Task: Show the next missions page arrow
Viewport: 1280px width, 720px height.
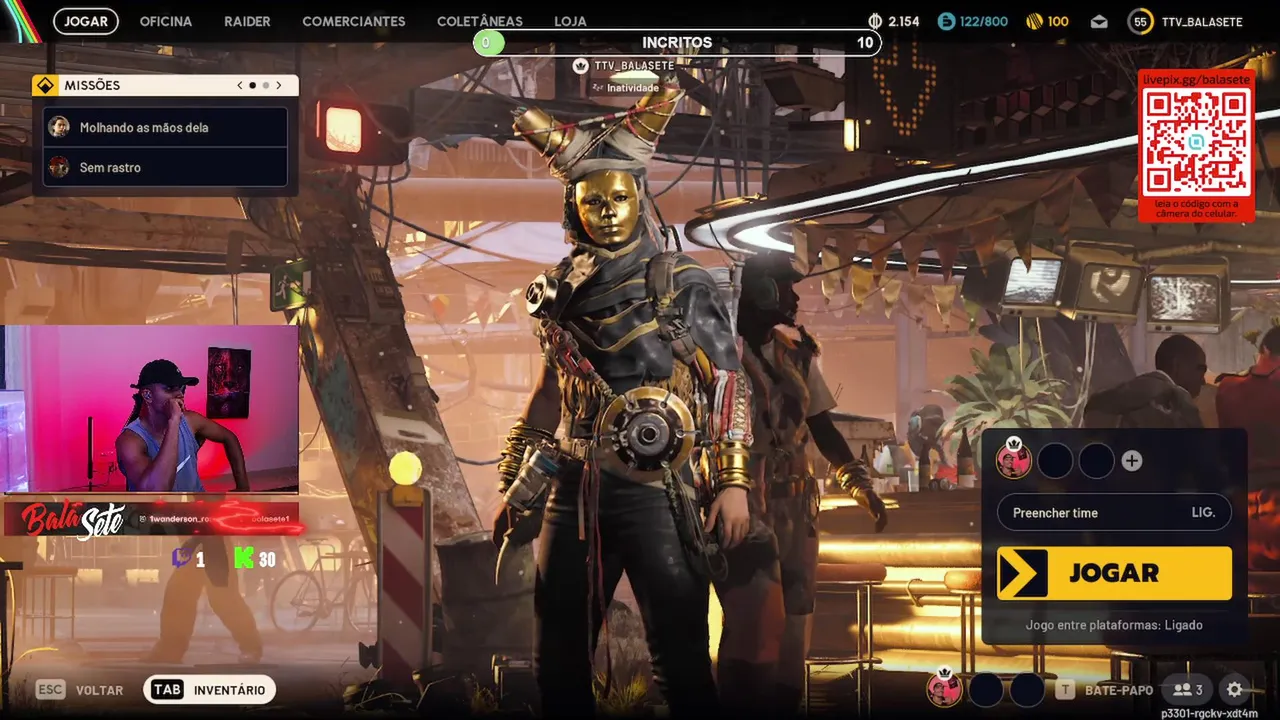Action: click(x=279, y=86)
